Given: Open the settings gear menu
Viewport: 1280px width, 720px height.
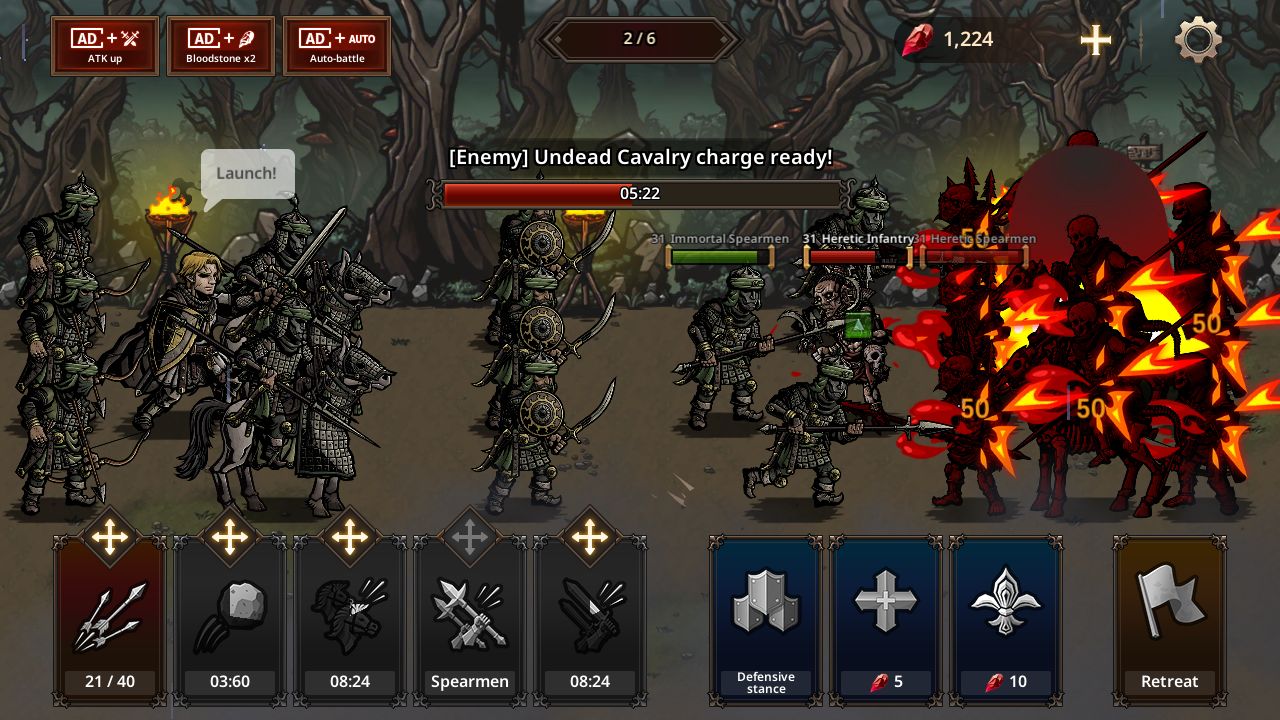Looking at the screenshot, I should coord(1197,38).
